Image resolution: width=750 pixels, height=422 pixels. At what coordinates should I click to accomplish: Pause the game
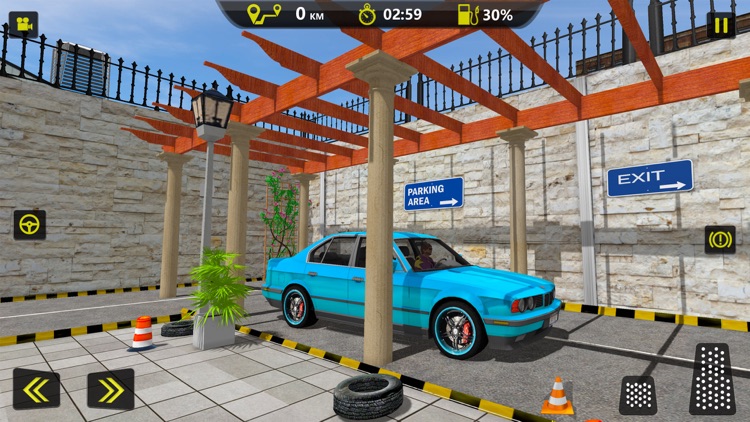(720, 25)
